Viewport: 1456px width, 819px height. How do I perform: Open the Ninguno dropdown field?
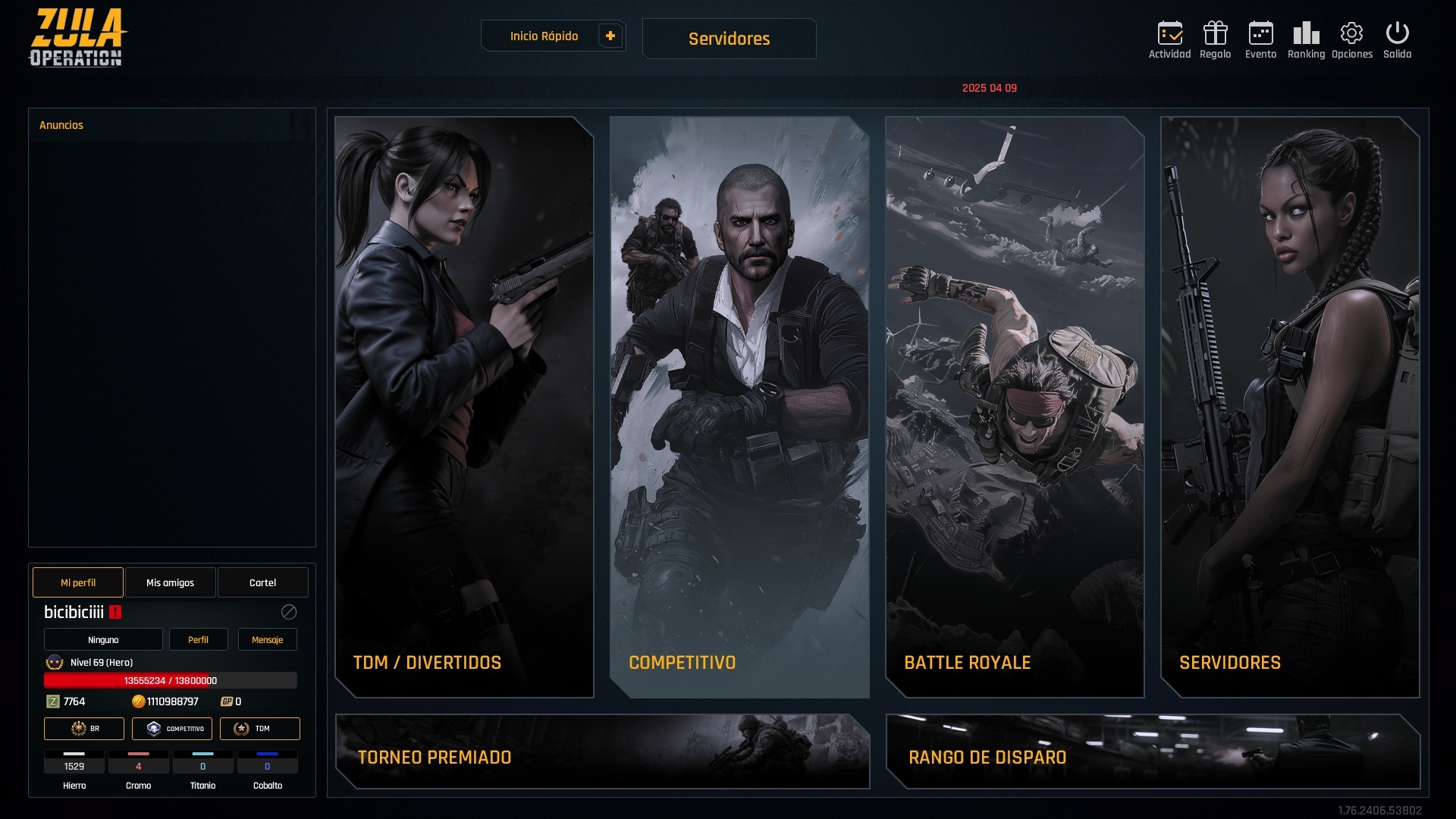click(103, 639)
